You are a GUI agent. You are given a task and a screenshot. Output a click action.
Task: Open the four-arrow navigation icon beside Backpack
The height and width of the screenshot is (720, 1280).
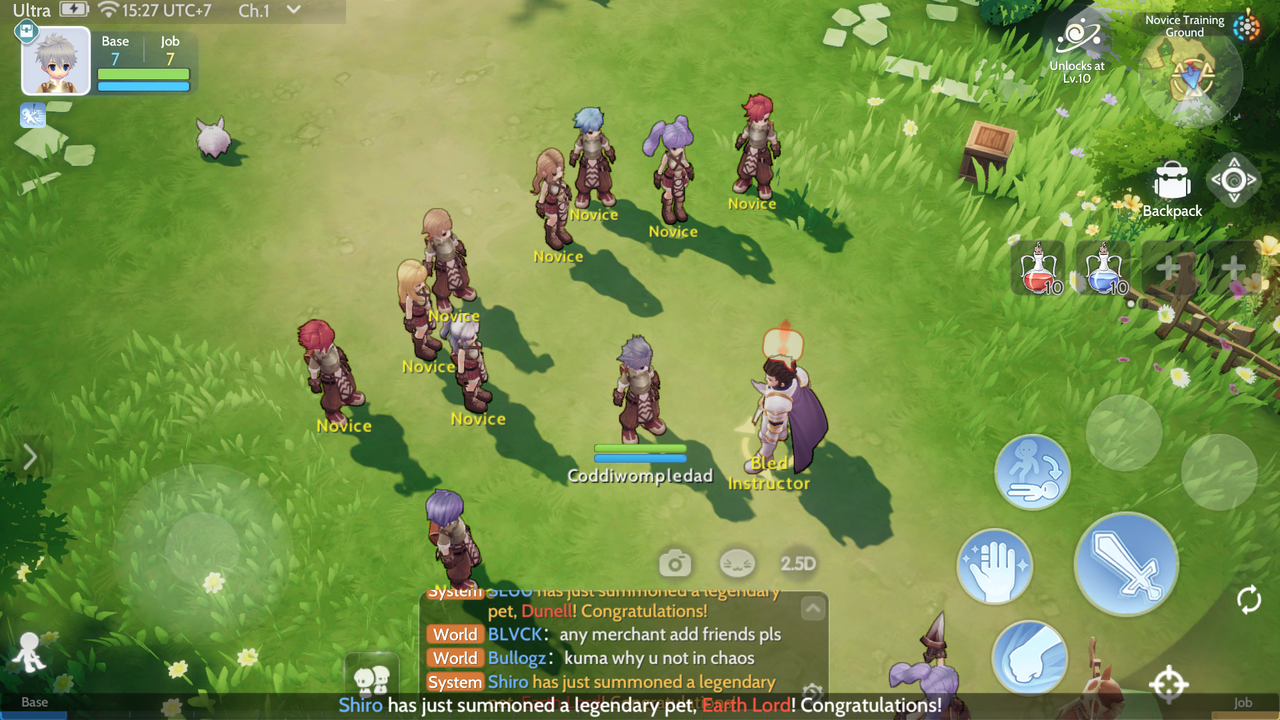[x=1233, y=181]
